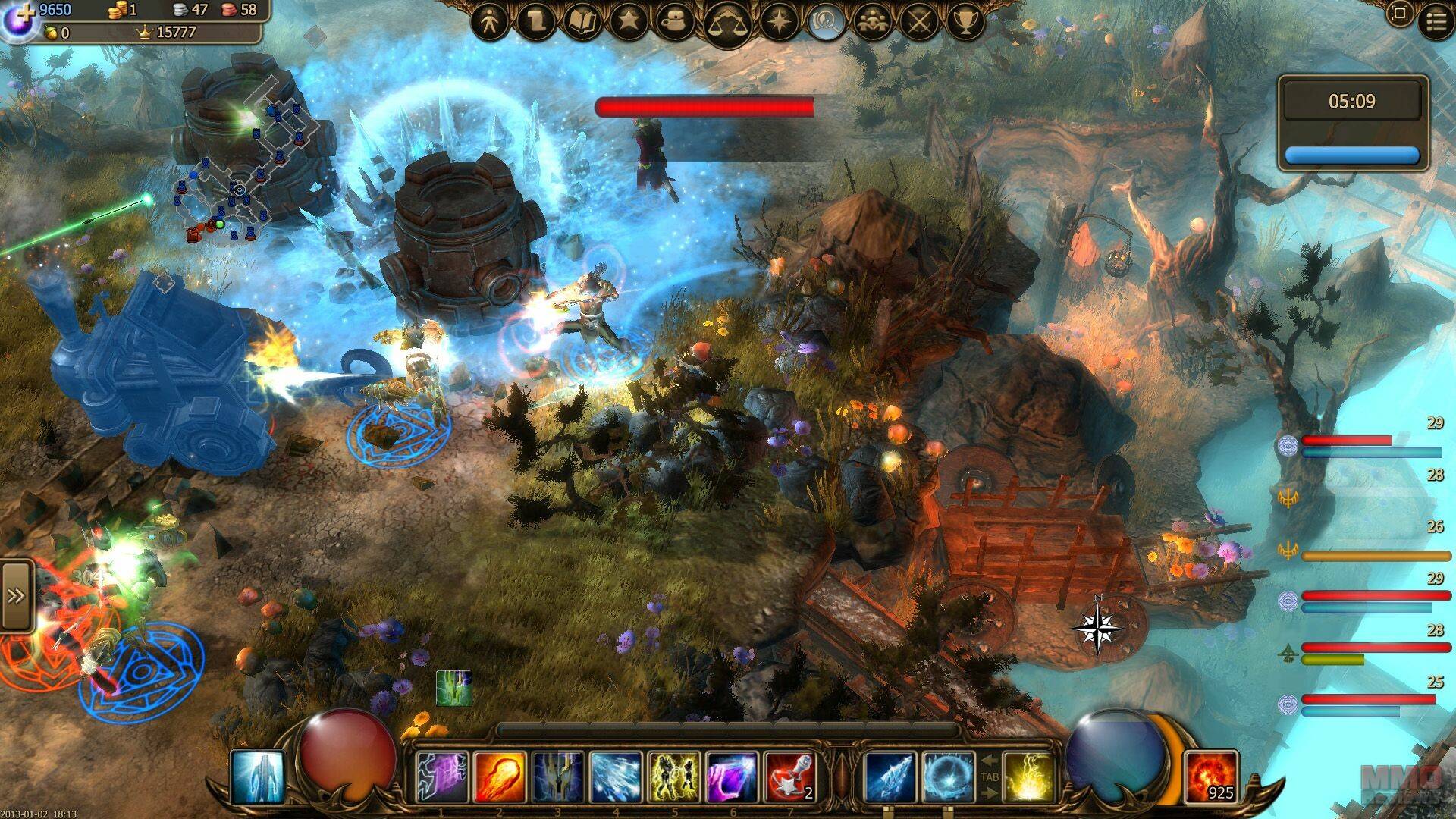The width and height of the screenshot is (1456, 819).
Task: Open the list menu button
Action: click(x=1436, y=21)
